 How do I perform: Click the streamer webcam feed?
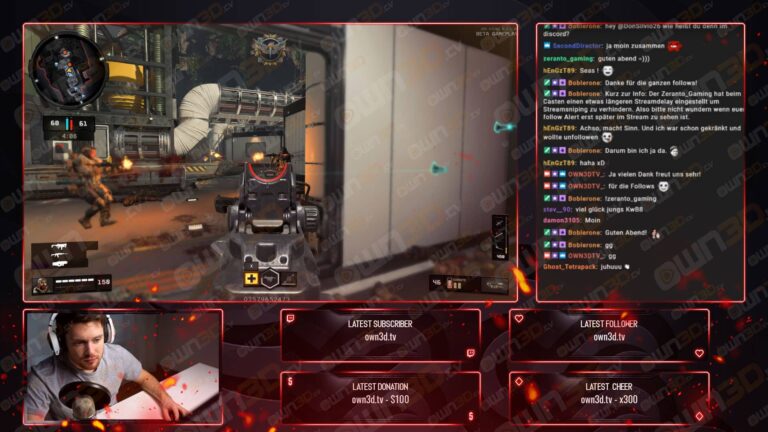pyautogui.click(x=122, y=366)
